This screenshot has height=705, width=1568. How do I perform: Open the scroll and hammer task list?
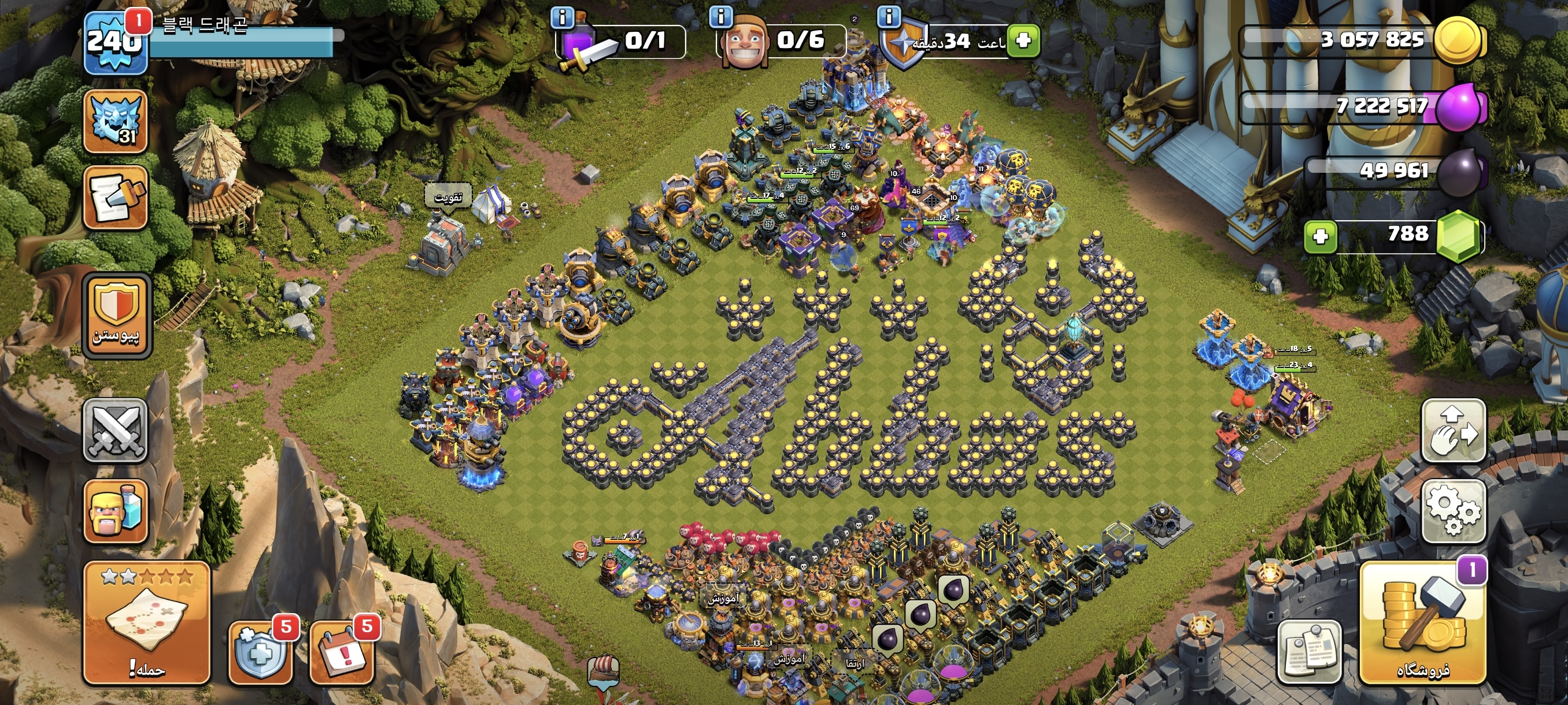[115, 198]
